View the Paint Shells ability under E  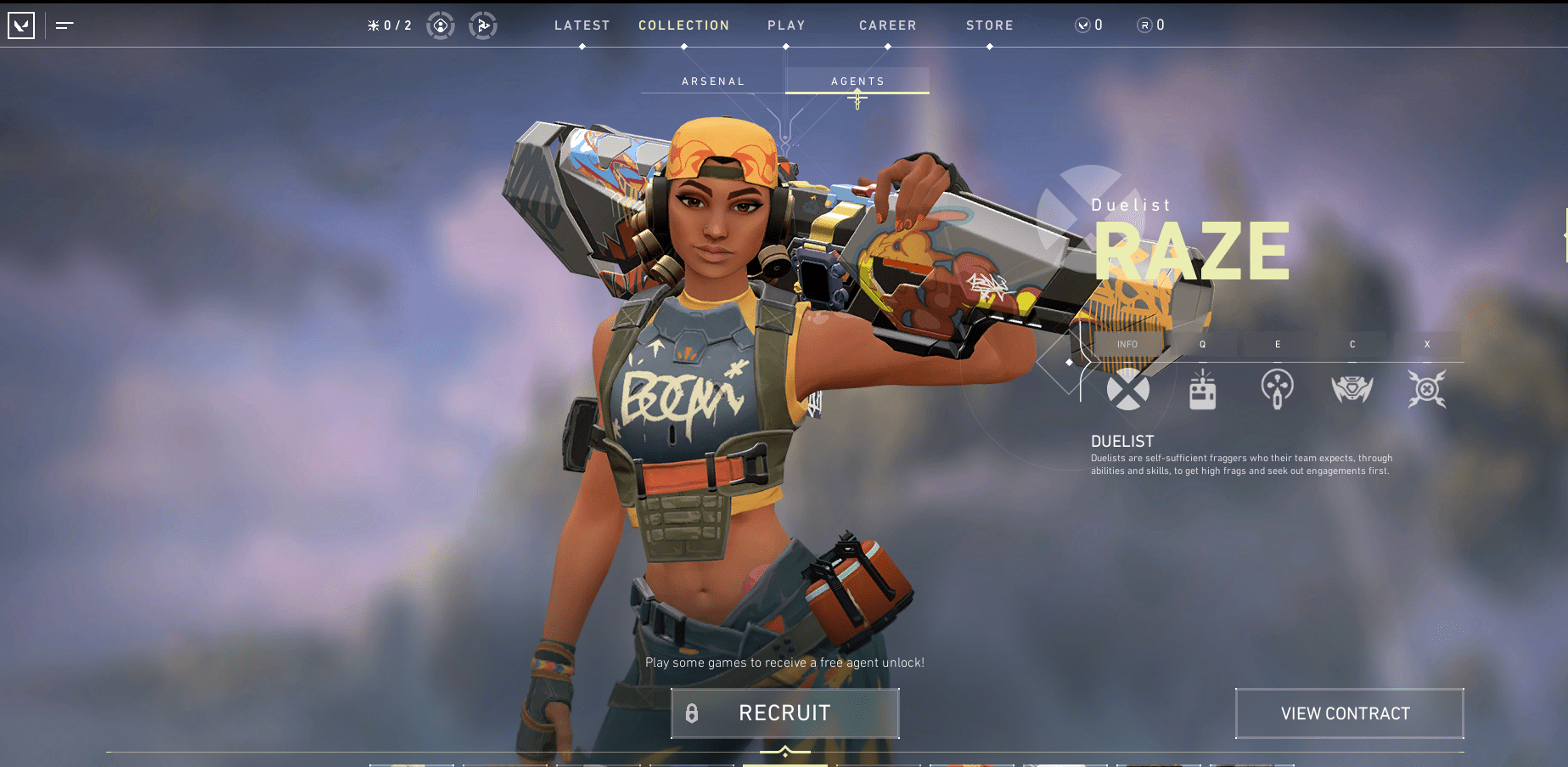pos(1277,389)
